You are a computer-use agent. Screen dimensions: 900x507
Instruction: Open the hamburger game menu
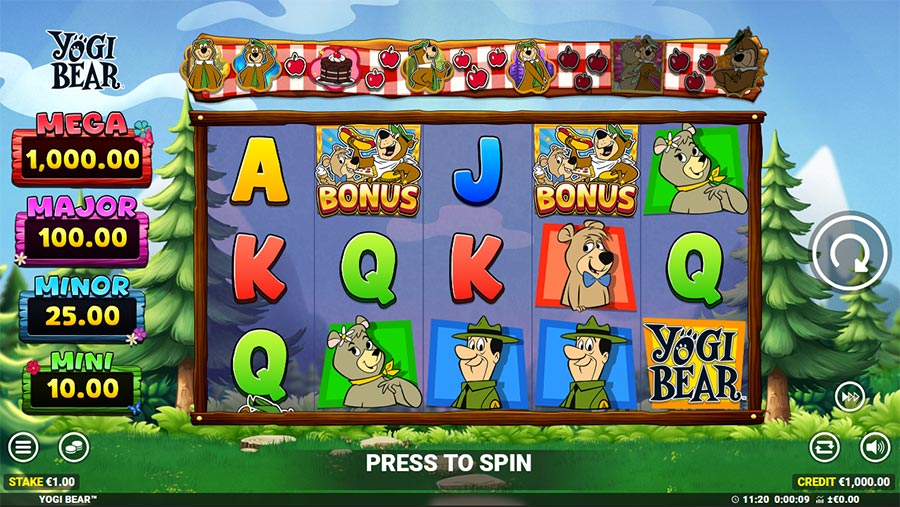(24, 447)
